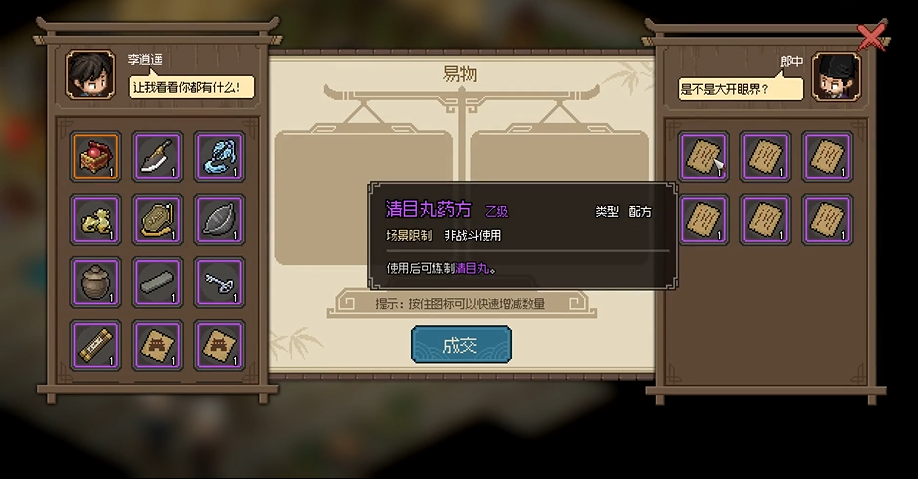918x479 pixels.
Task: Select the golden toad figurine slot
Action: click(x=96, y=219)
